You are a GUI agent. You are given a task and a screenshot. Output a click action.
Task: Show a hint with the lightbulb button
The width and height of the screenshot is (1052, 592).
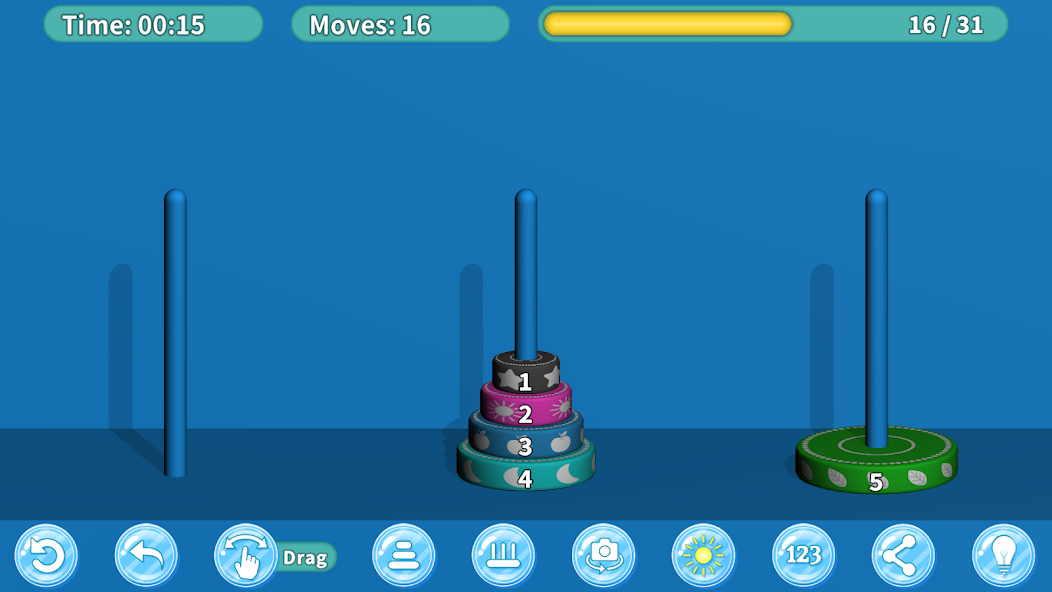tap(1004, 555)
